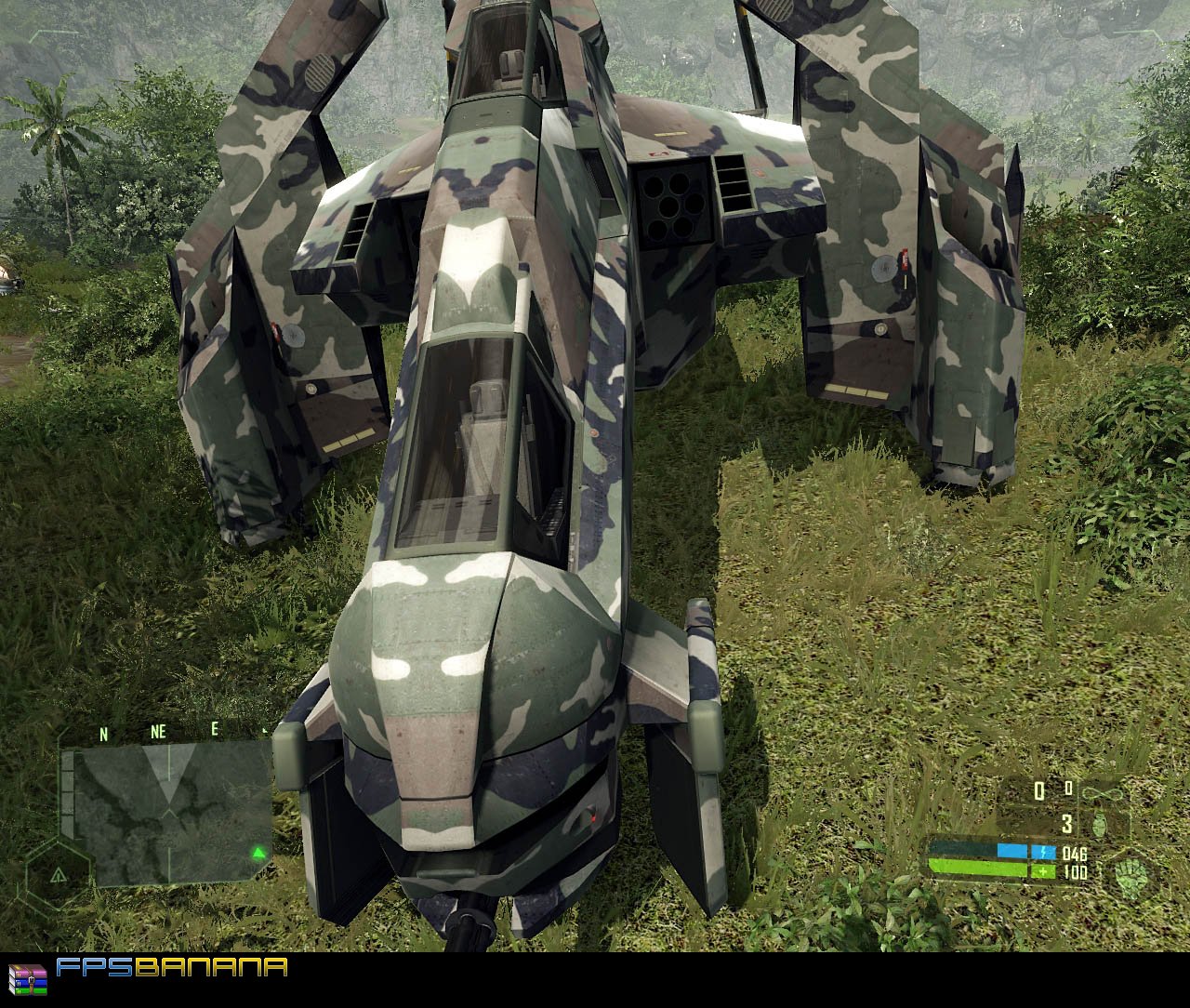Click the health value reading 100

click(1075, 872)
